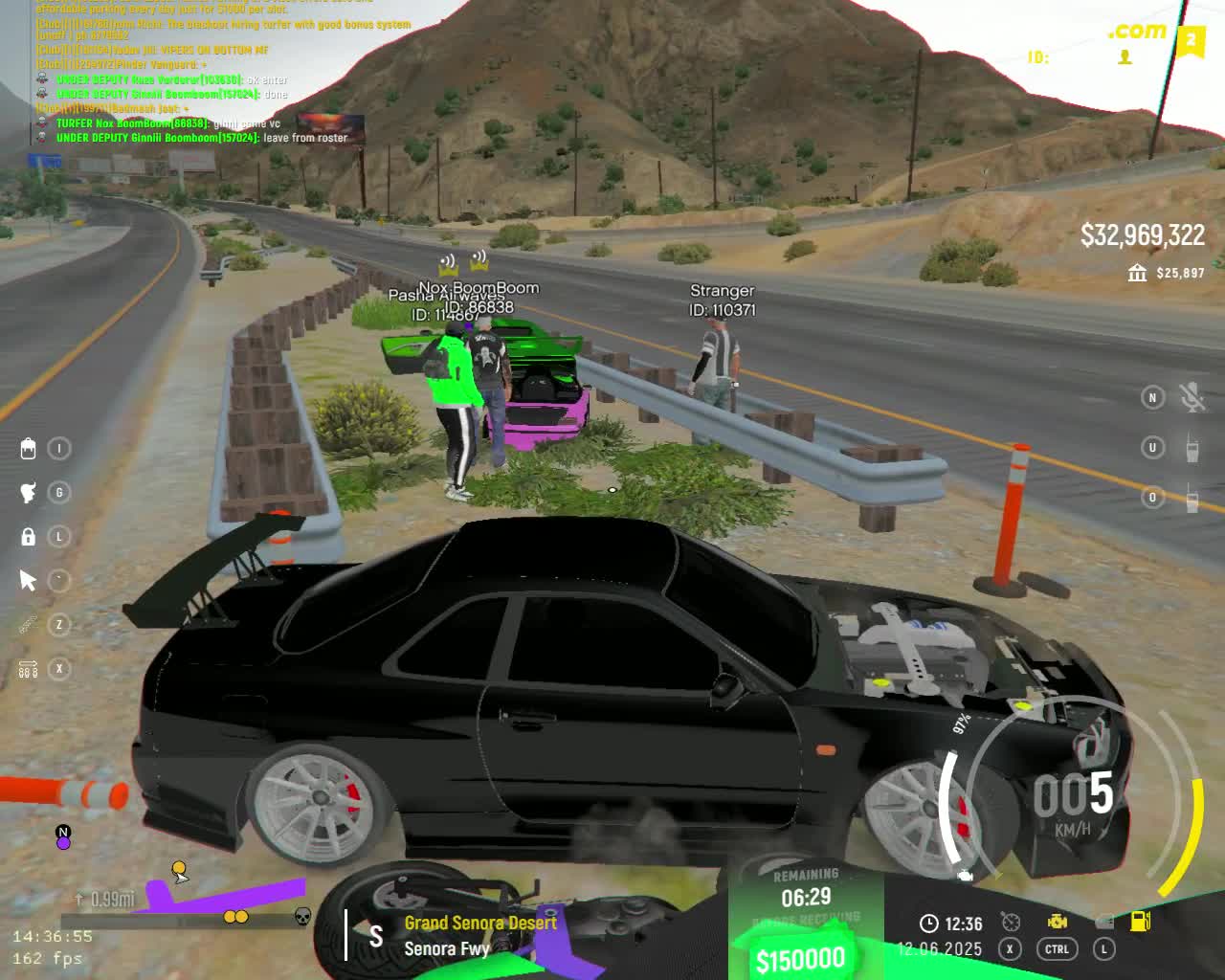This screenshot has height=980, width=1225.
Task: Toggle the muted microphone icon
Action: pos(1192,398)
